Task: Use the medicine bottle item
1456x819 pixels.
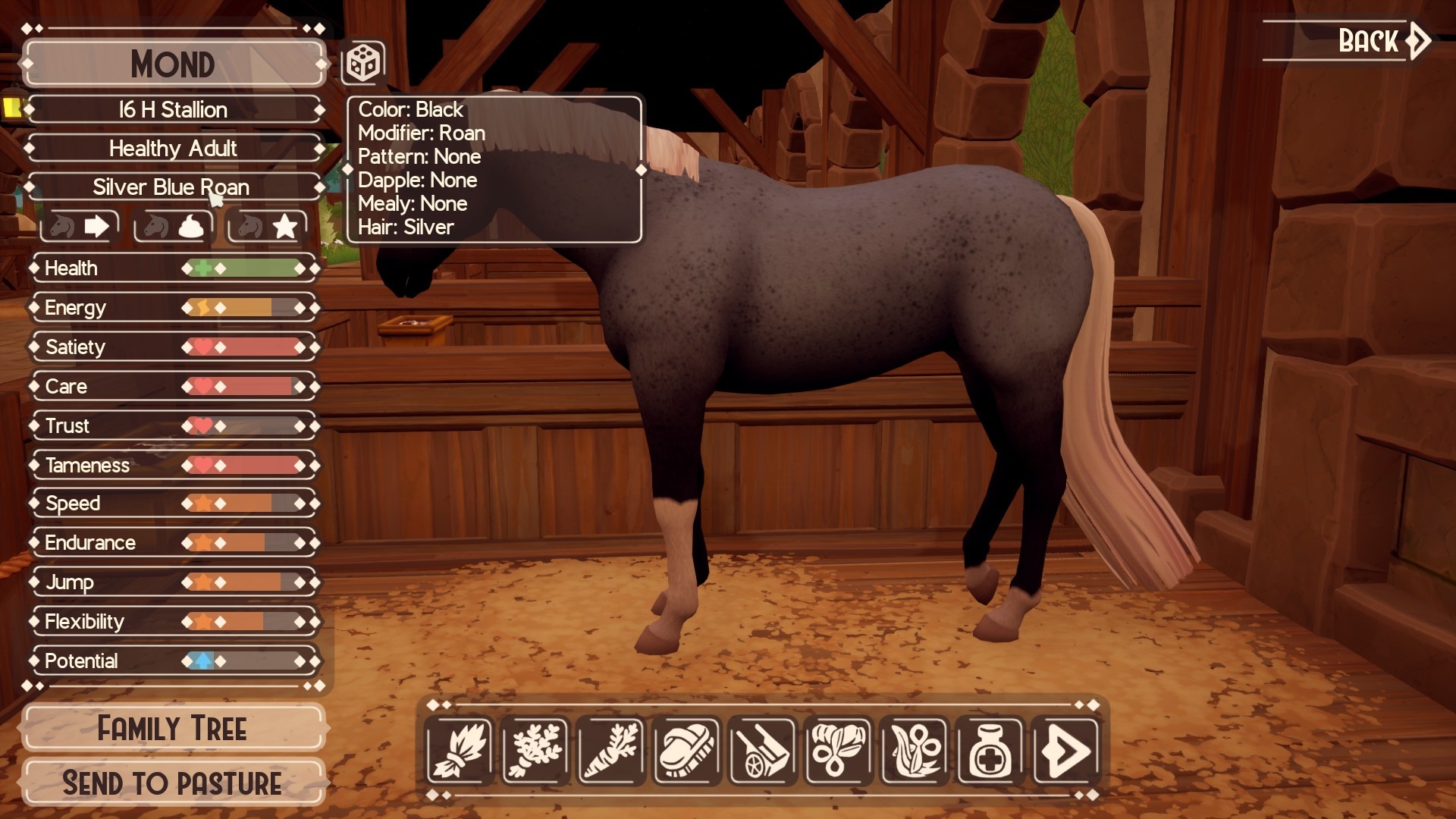Action: click(x=990, y=751)
